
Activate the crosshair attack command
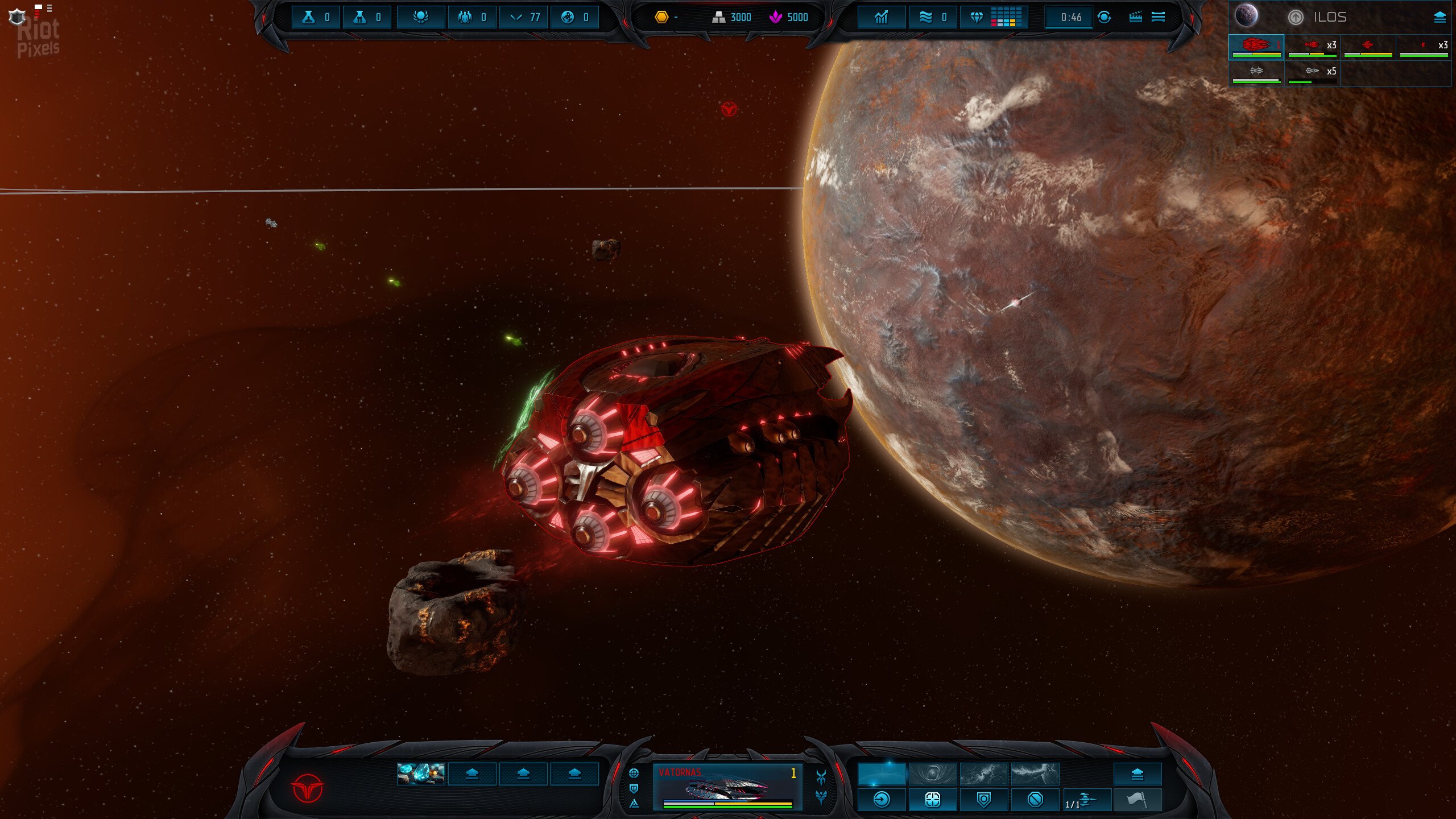click(932, 800)
